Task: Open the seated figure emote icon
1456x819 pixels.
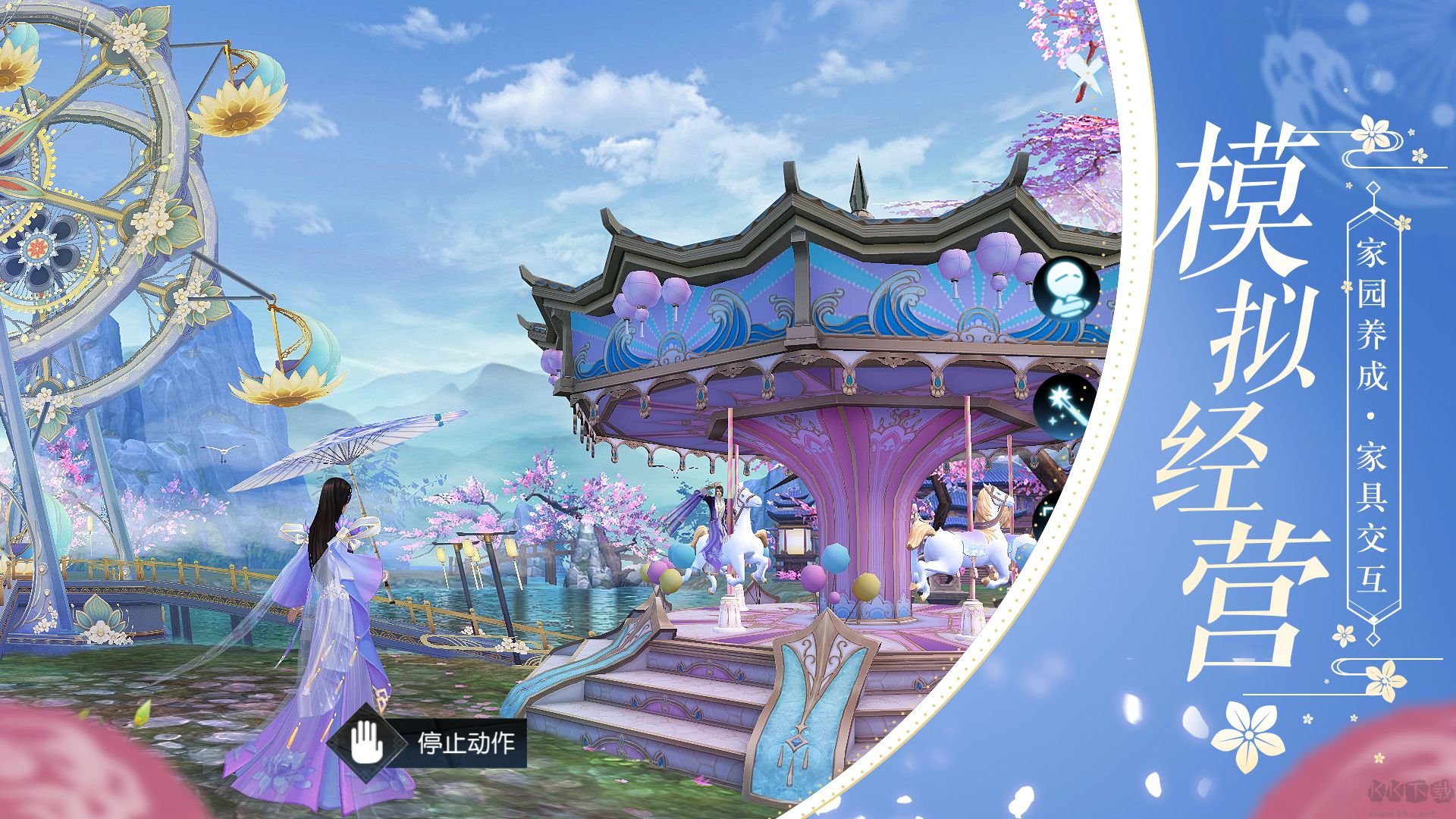Action: coord(1065,290)
